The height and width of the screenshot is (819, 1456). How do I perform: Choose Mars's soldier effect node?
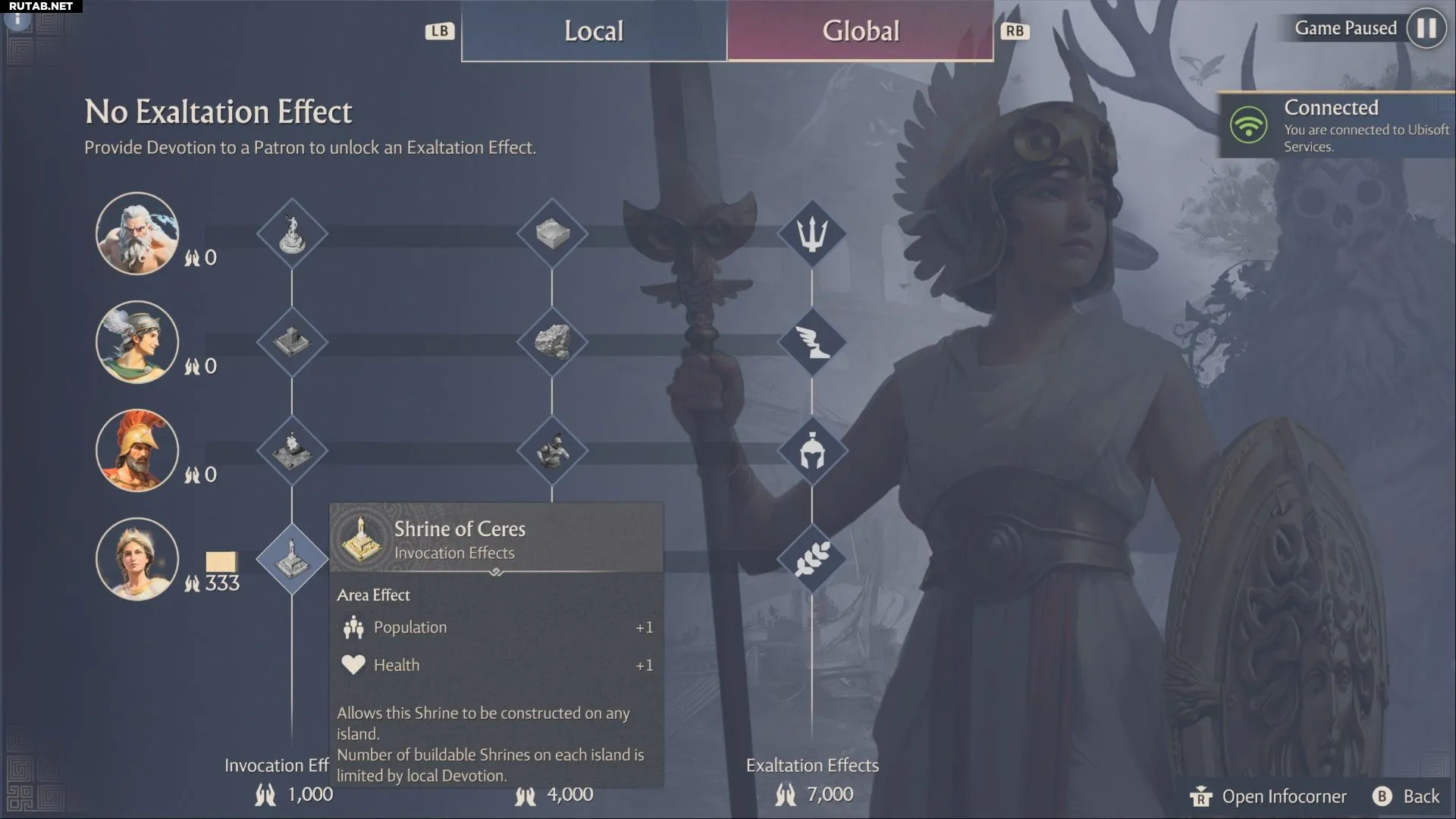click(552, 450)
